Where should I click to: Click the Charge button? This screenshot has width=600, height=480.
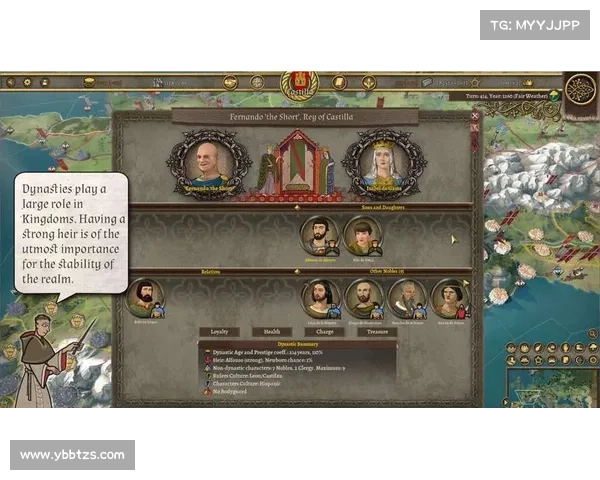(x=324, y=331)
